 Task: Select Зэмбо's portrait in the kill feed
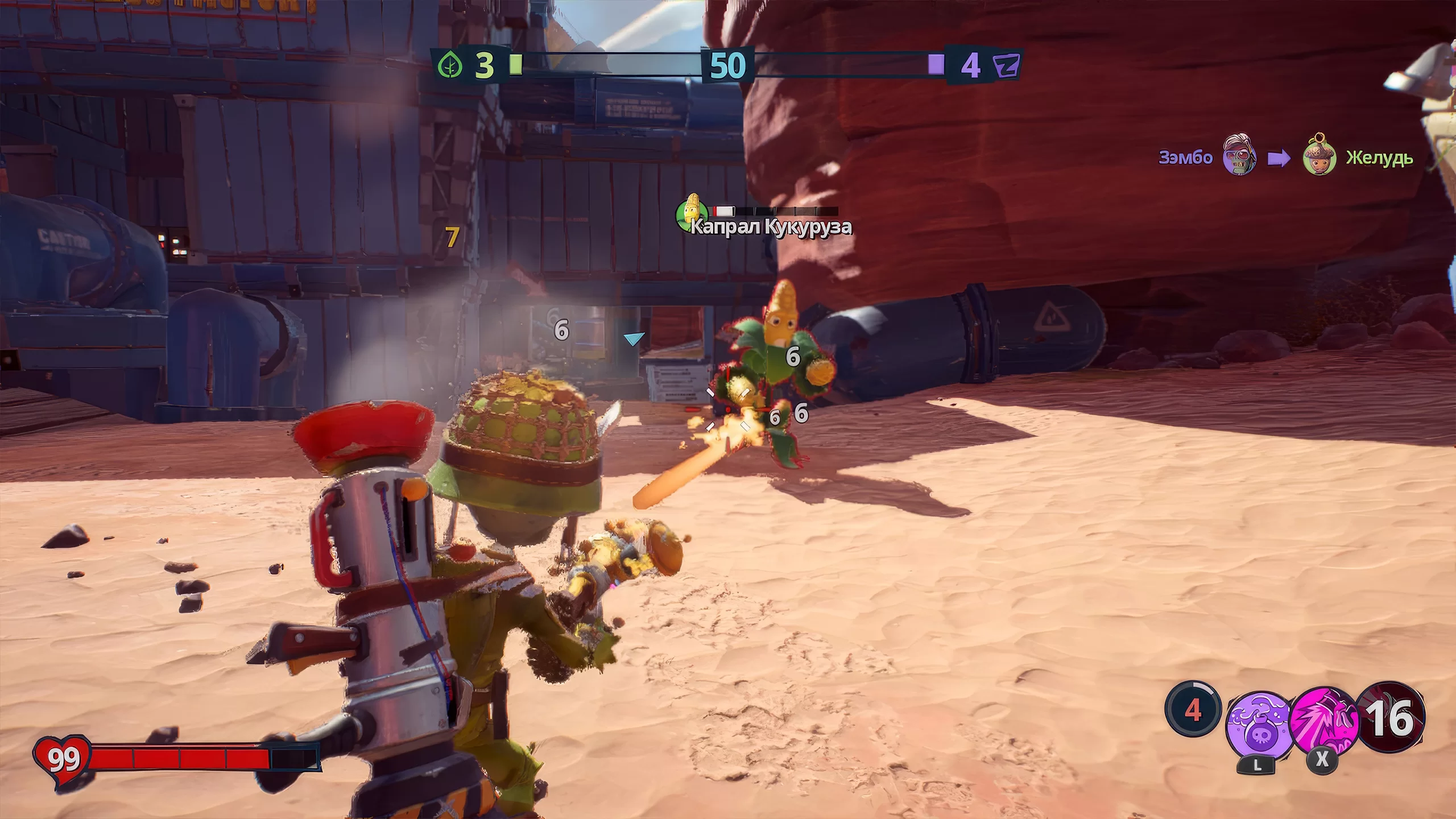tap(1240, 155)
